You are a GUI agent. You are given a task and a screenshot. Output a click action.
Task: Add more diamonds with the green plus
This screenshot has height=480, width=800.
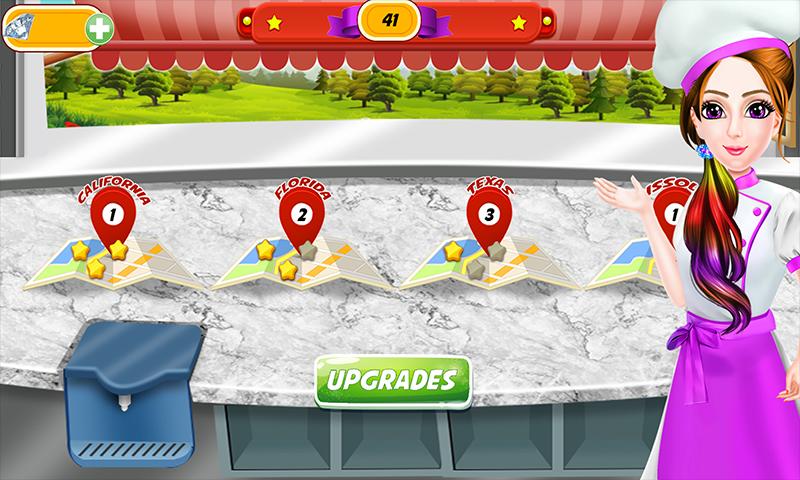pos(98,27)
